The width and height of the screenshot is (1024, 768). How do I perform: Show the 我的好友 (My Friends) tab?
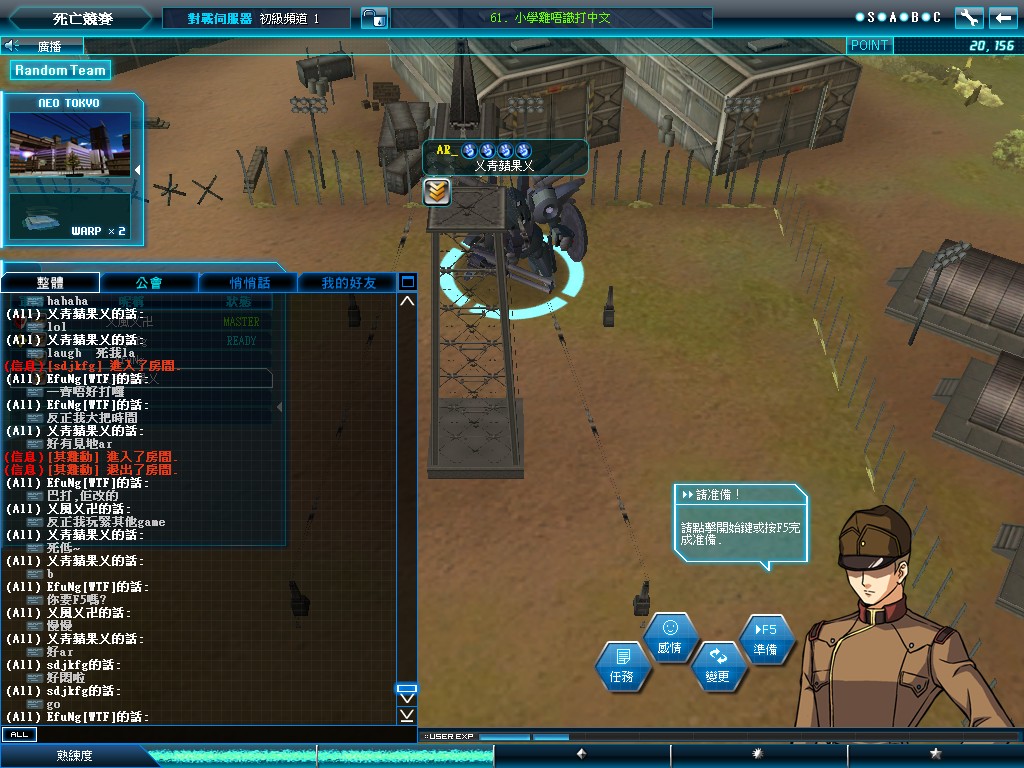pos(348,283)
